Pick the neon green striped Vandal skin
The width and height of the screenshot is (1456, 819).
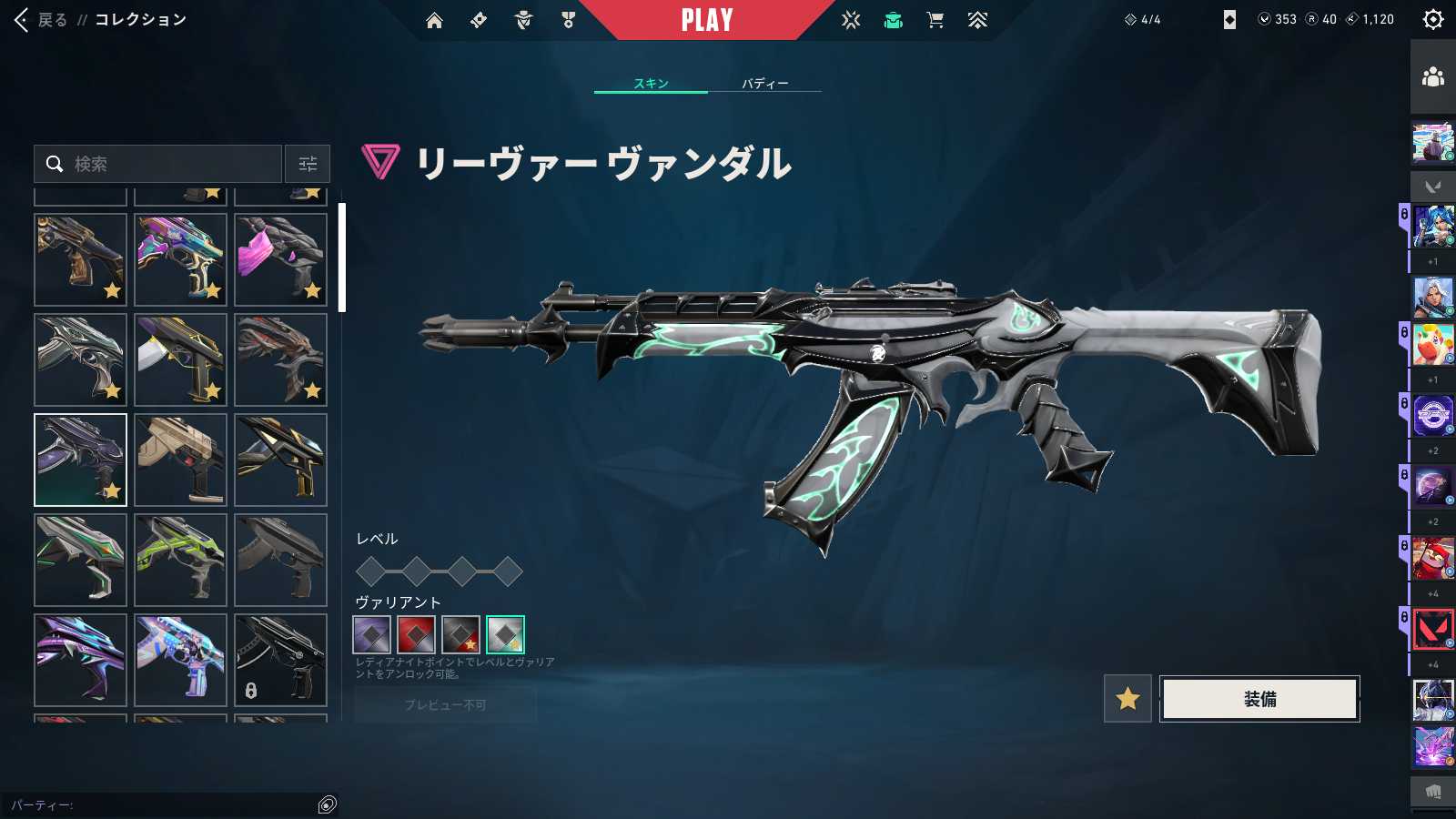click(180, 560)
